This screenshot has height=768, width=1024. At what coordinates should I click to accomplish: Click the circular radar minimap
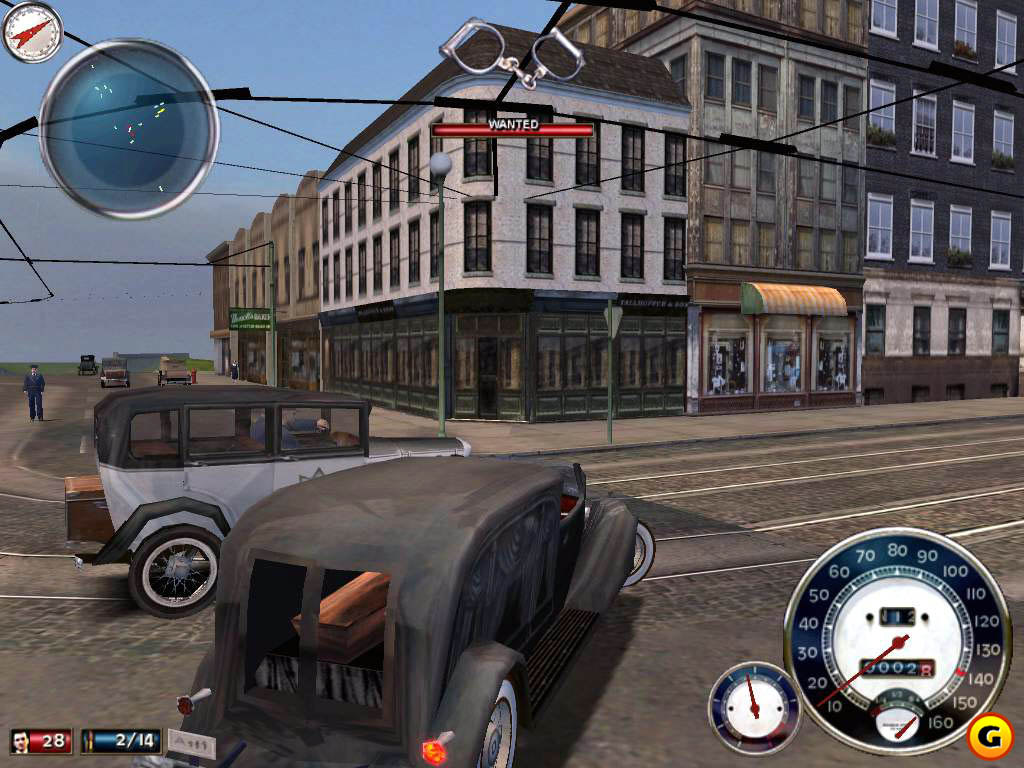(128, 128)
